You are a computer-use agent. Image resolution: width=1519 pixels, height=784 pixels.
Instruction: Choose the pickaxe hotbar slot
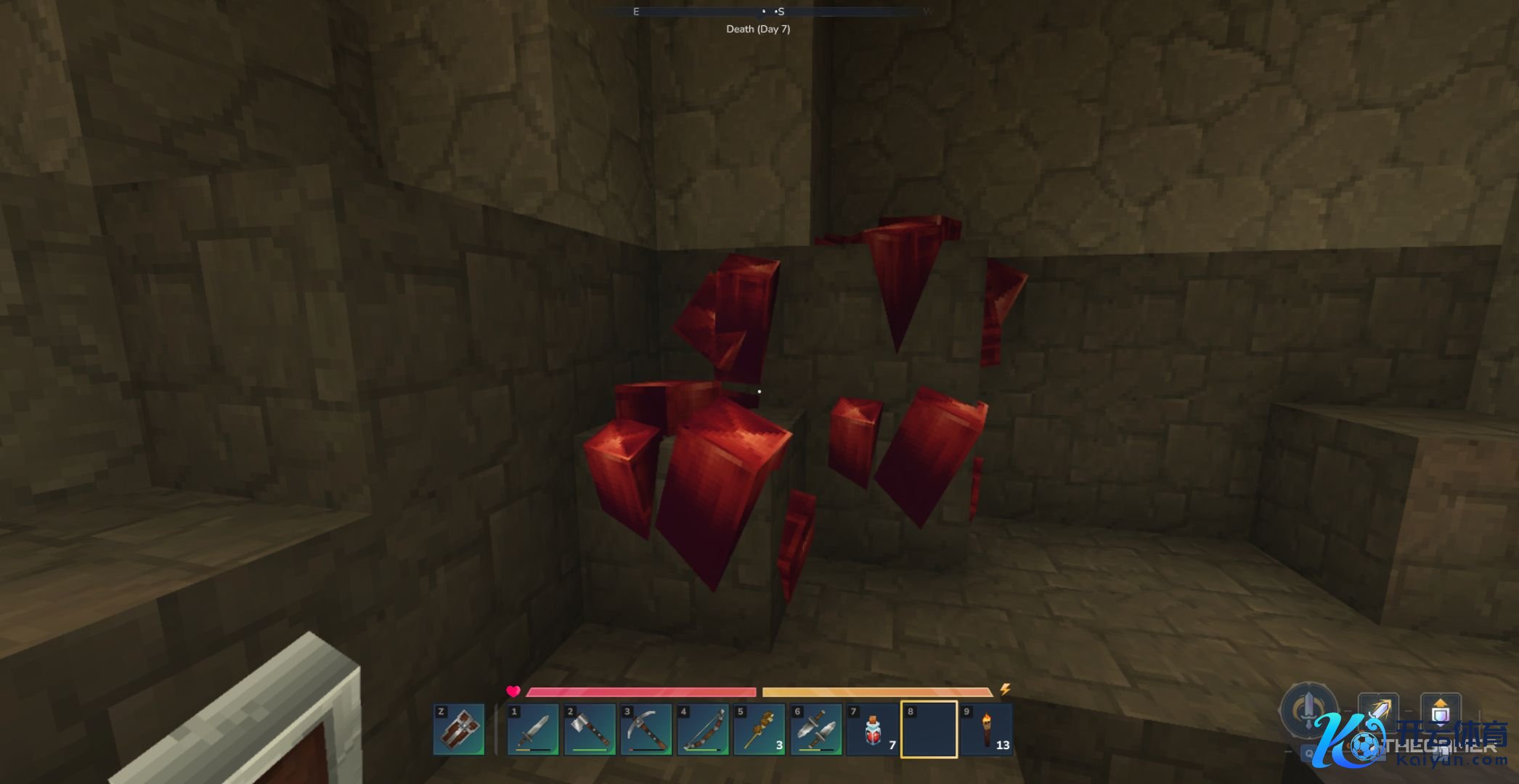pyautogui.click(x=646, y=730)
